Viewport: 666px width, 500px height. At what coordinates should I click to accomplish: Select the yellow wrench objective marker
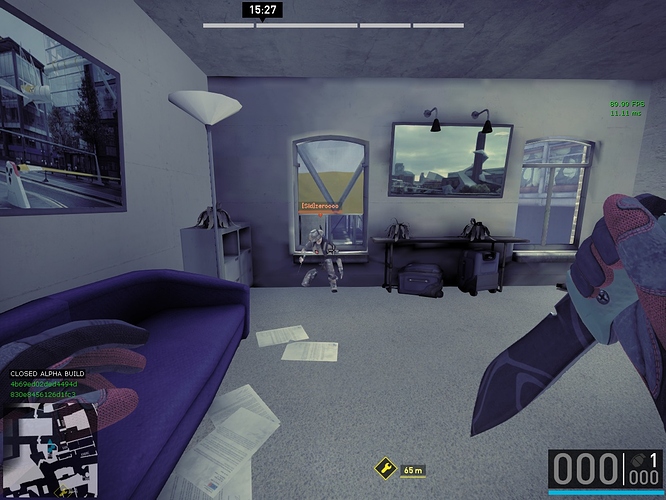[385, 468]
